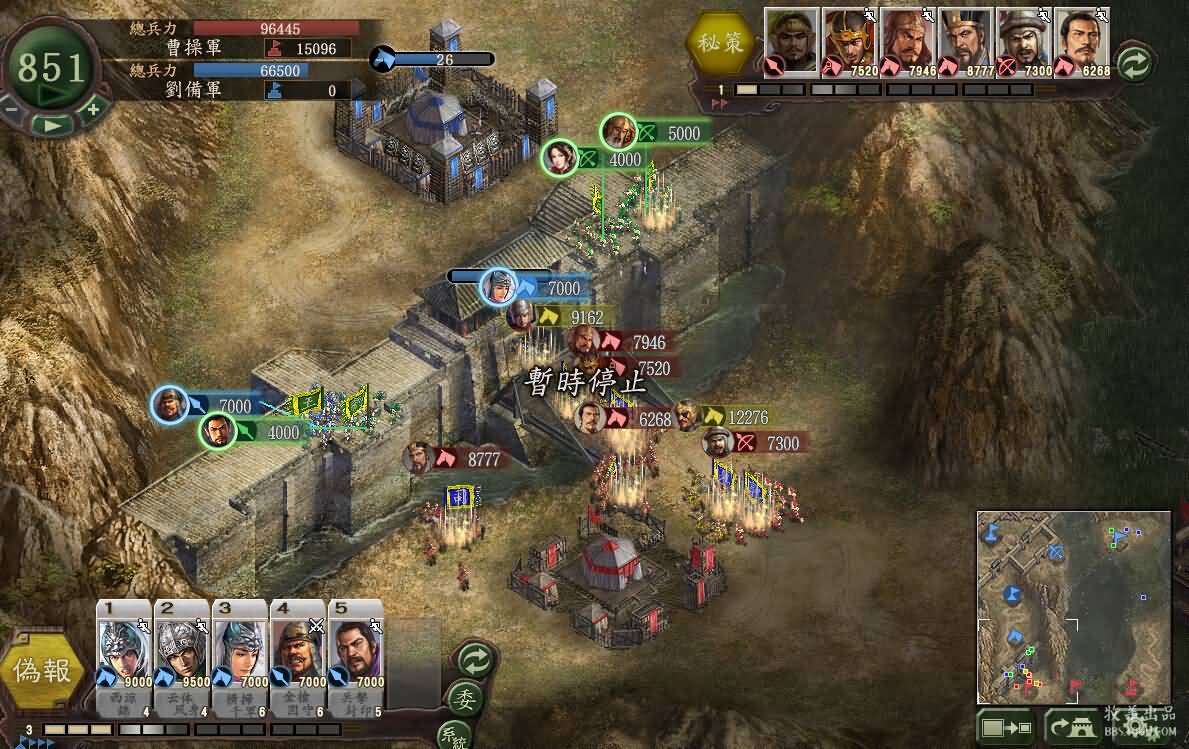The image size is (1189, 749).
Task: Select the enemy officer portrait with 8777 troops
Action: click(x=966, y=40)
